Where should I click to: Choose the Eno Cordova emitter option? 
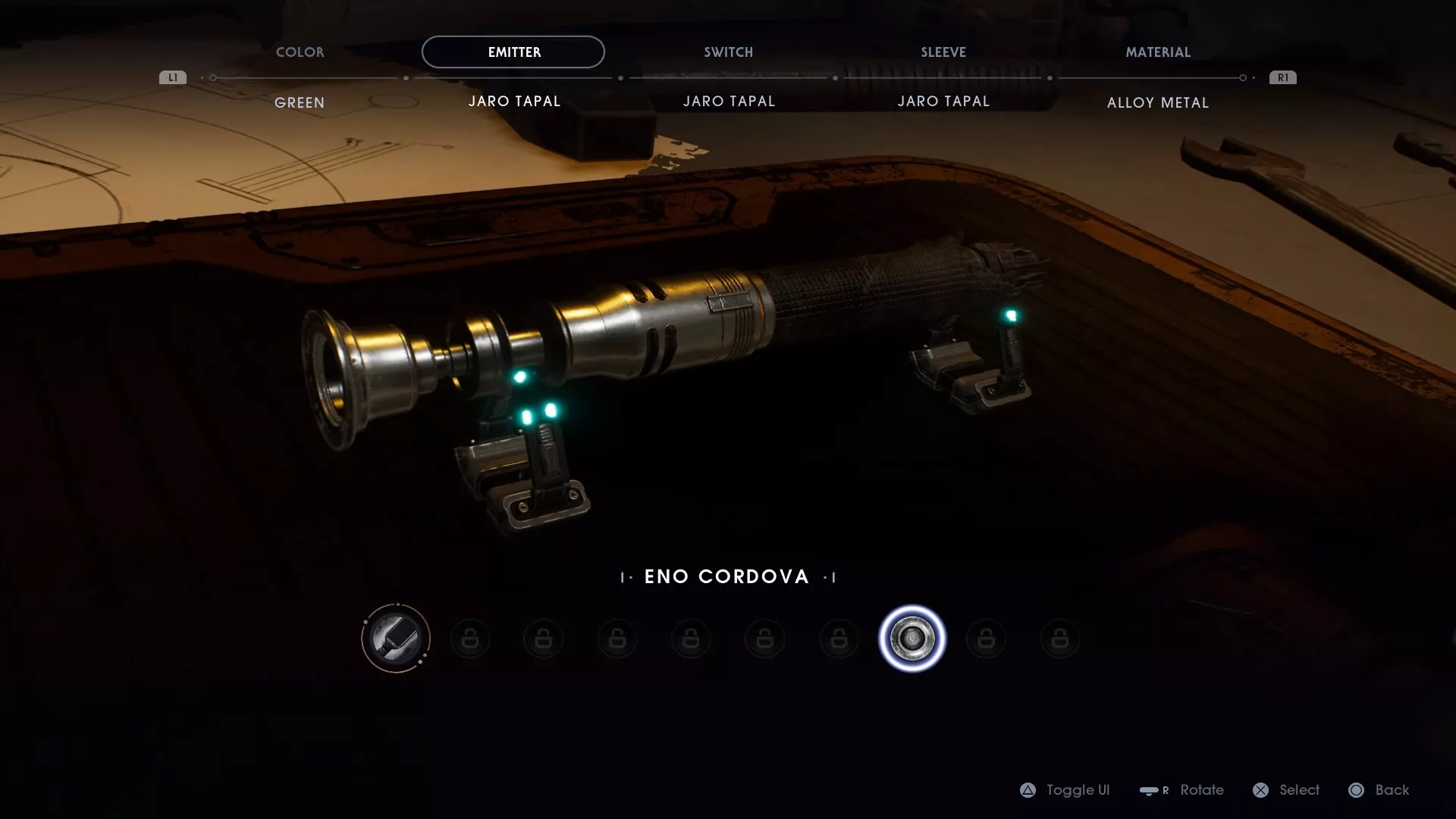click(x=912, y=639)
